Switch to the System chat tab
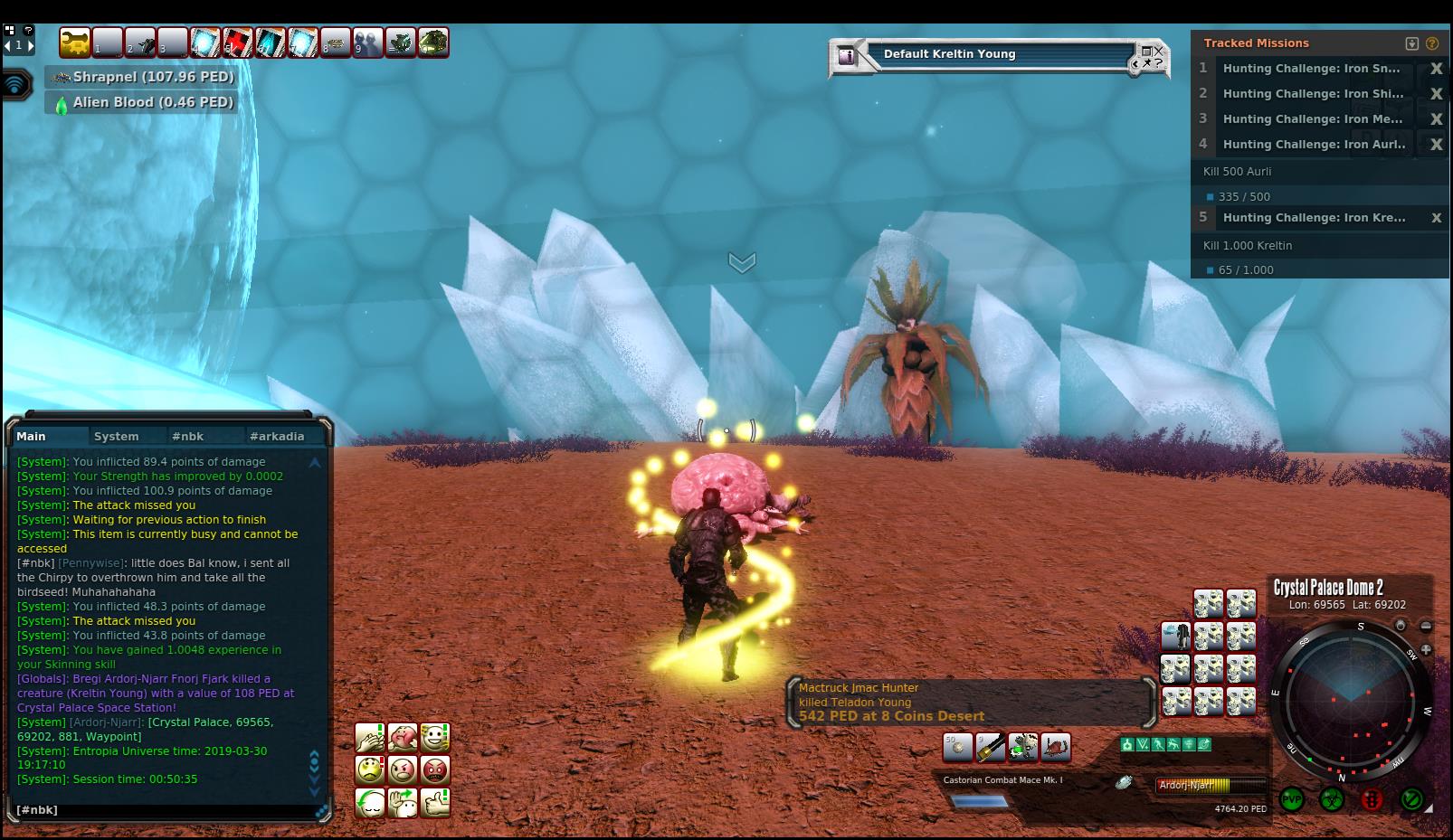This screenshot has width=1453, height=840. tap(117, 436)
